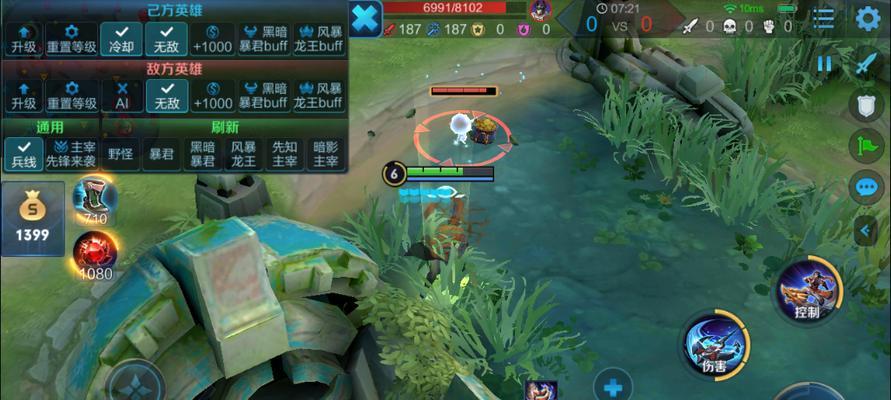Pause the match
This screenshot has height=400, width=891.
click(825, 63)
